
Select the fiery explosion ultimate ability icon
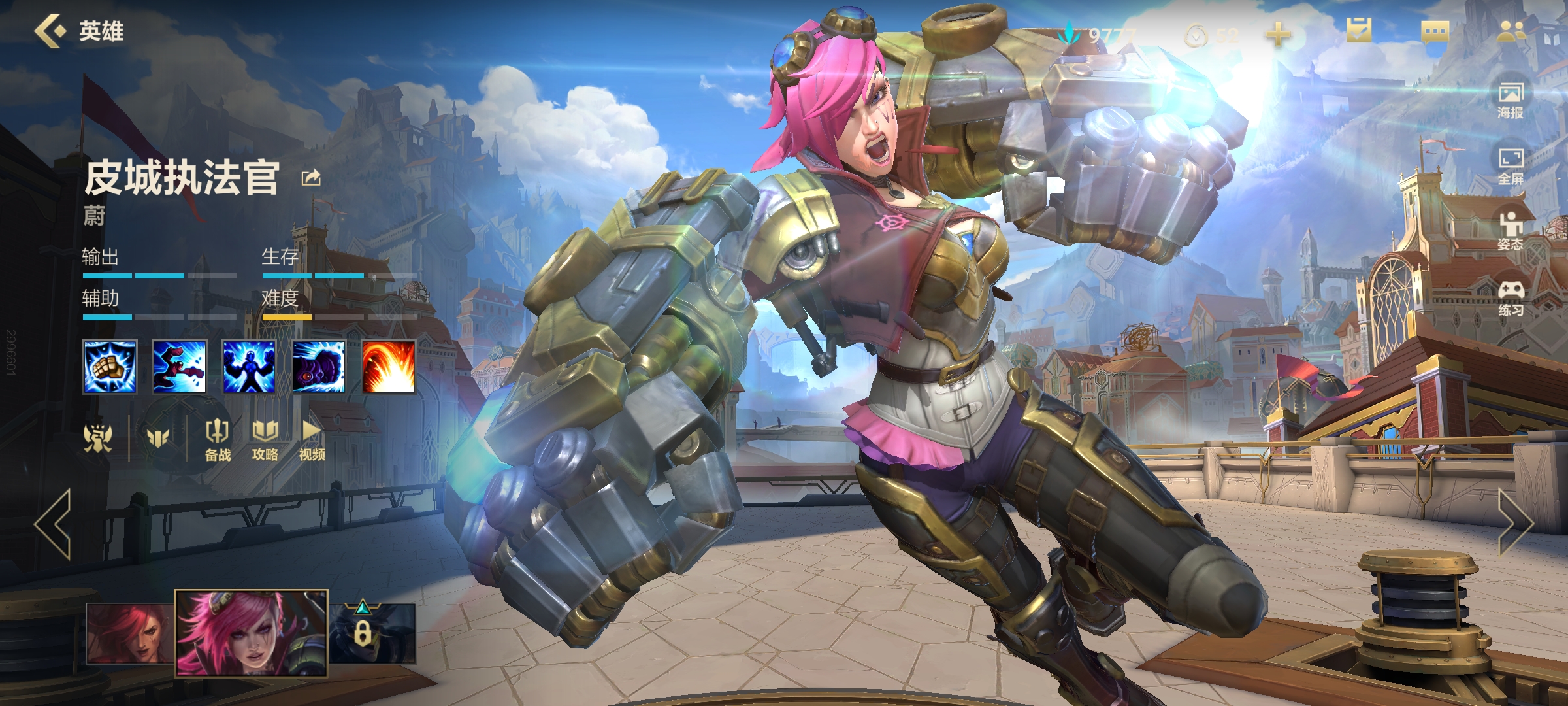pos(389,367)
